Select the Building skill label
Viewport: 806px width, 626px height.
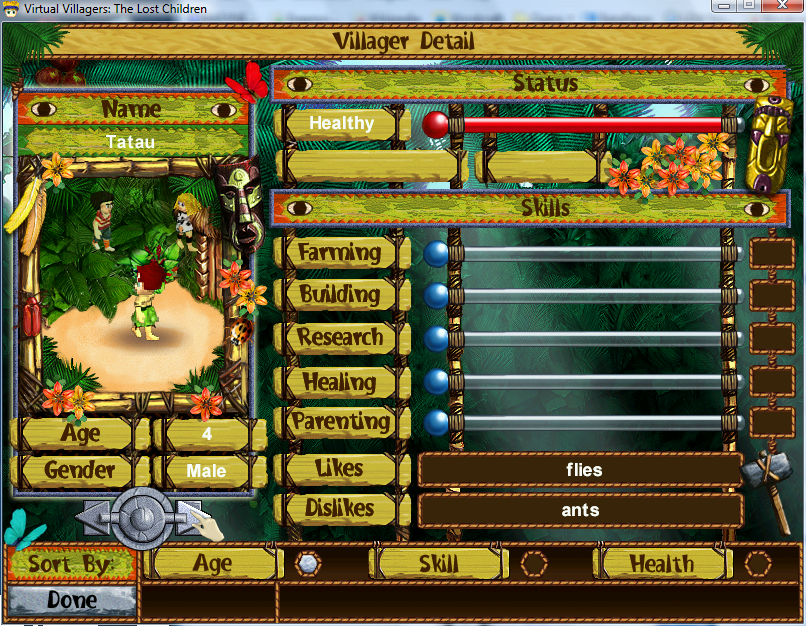click(340, 295)
